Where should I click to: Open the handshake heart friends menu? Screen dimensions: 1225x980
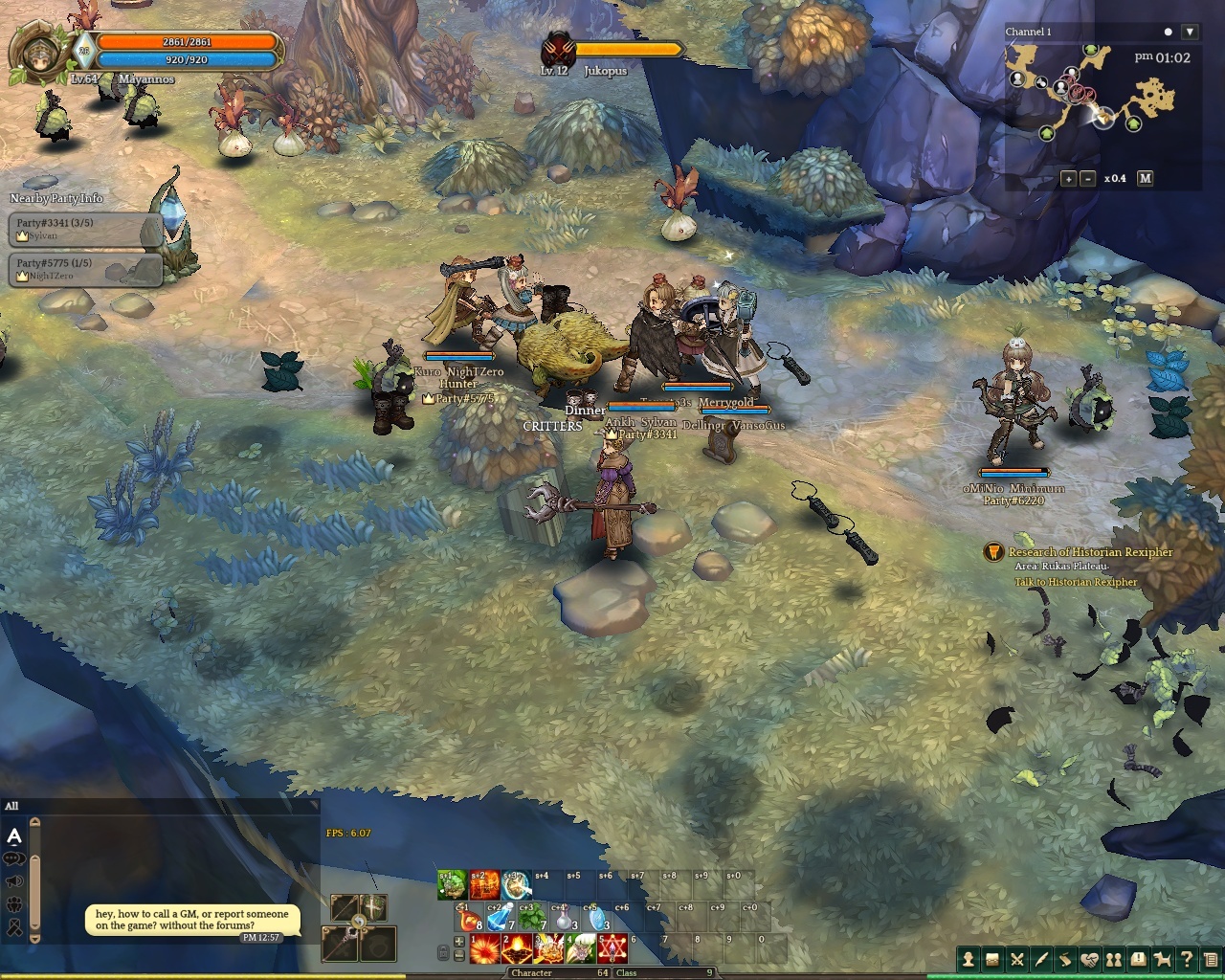pyautogui.click(x=1089, y=959)
